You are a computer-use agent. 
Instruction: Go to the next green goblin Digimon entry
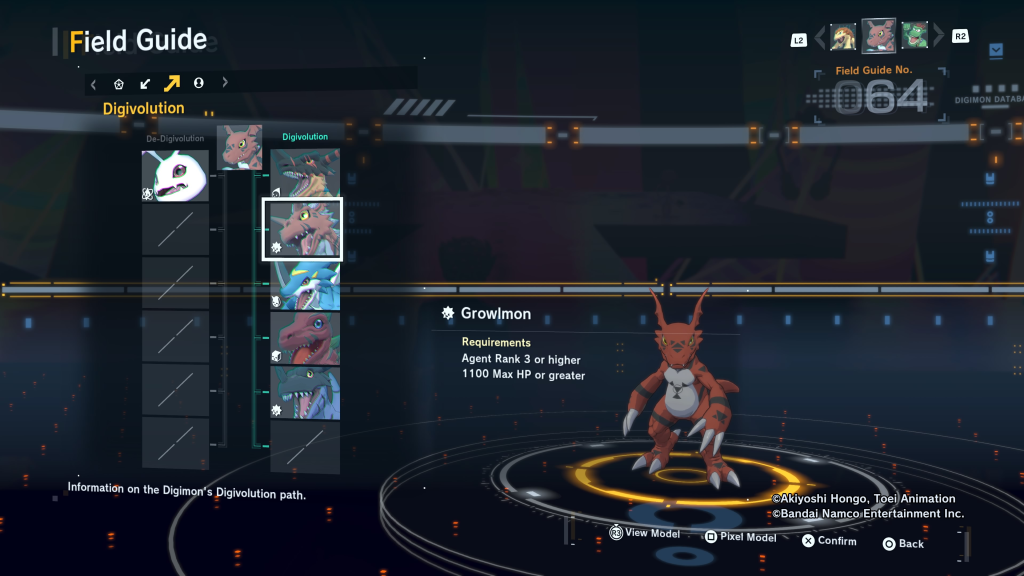915,36
